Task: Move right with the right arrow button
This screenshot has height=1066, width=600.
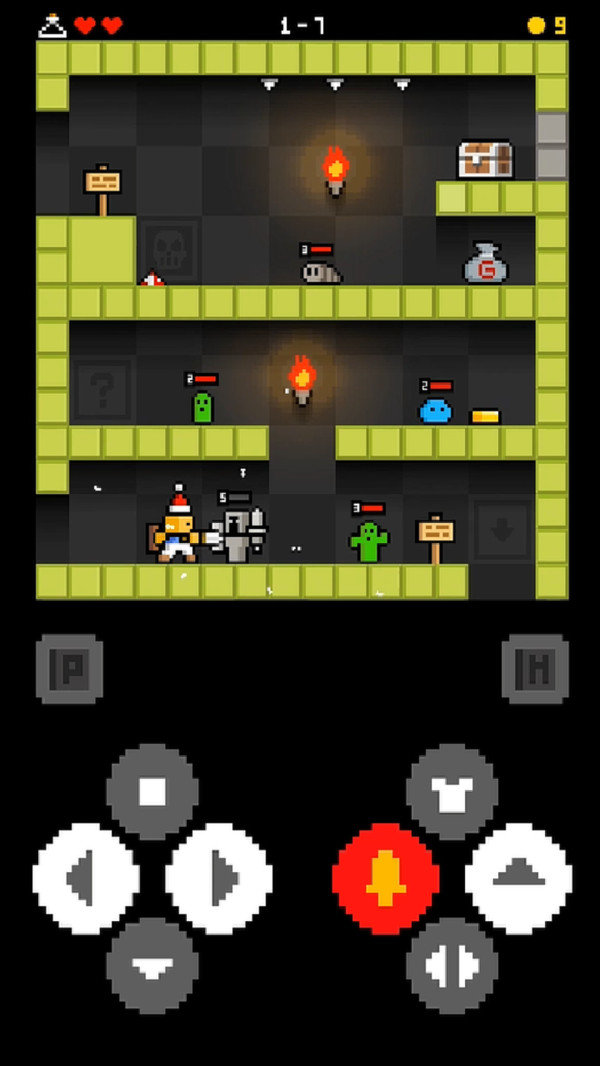Action: (x=219, y=879)
